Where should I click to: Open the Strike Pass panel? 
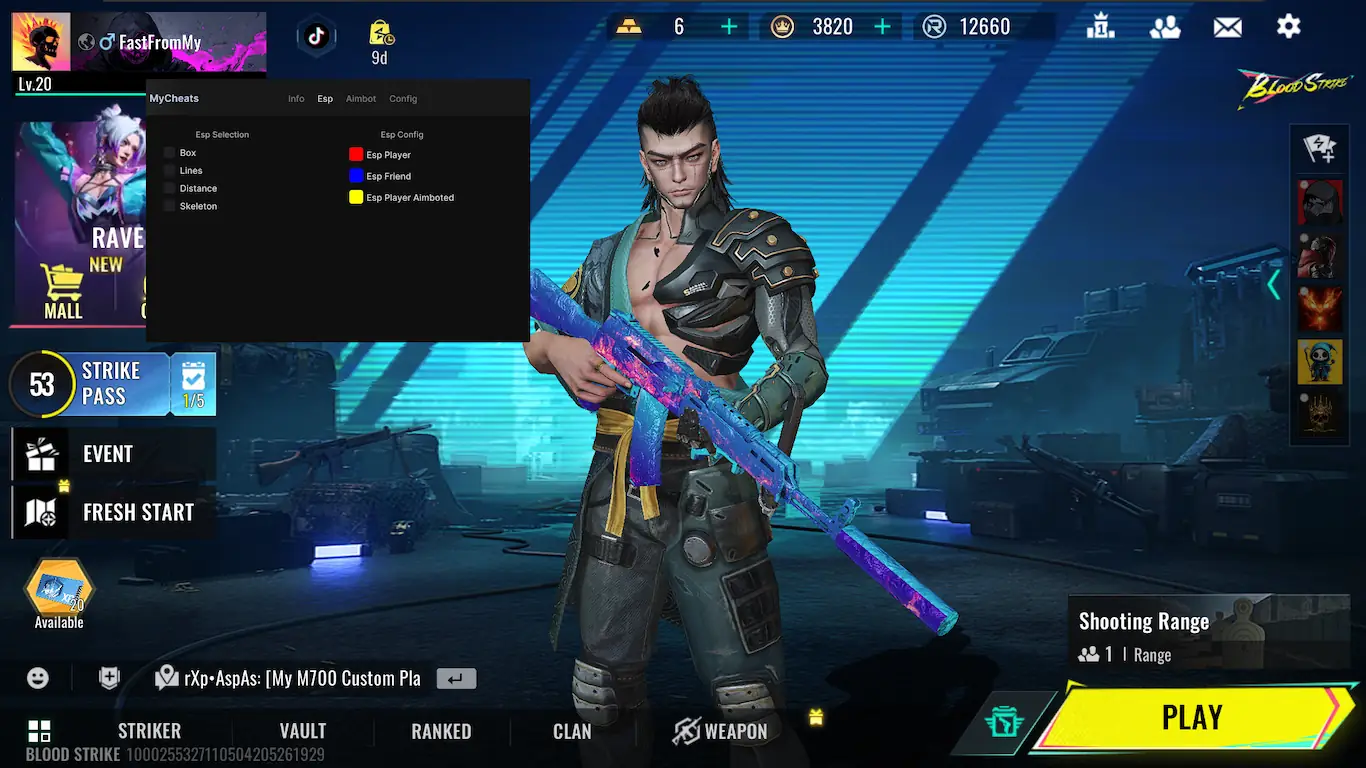[x=110, y=383]
